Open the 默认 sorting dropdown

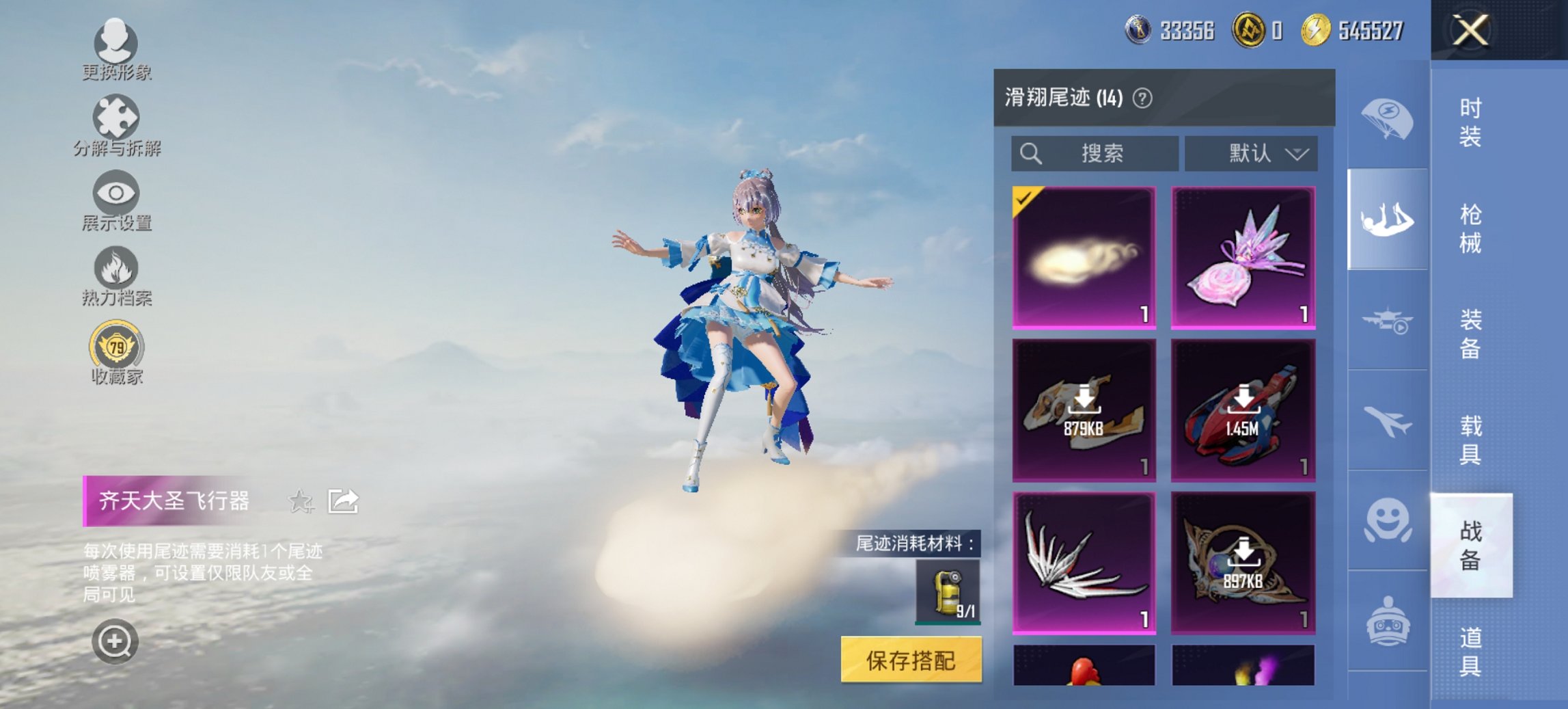(x=1252, y=153)
